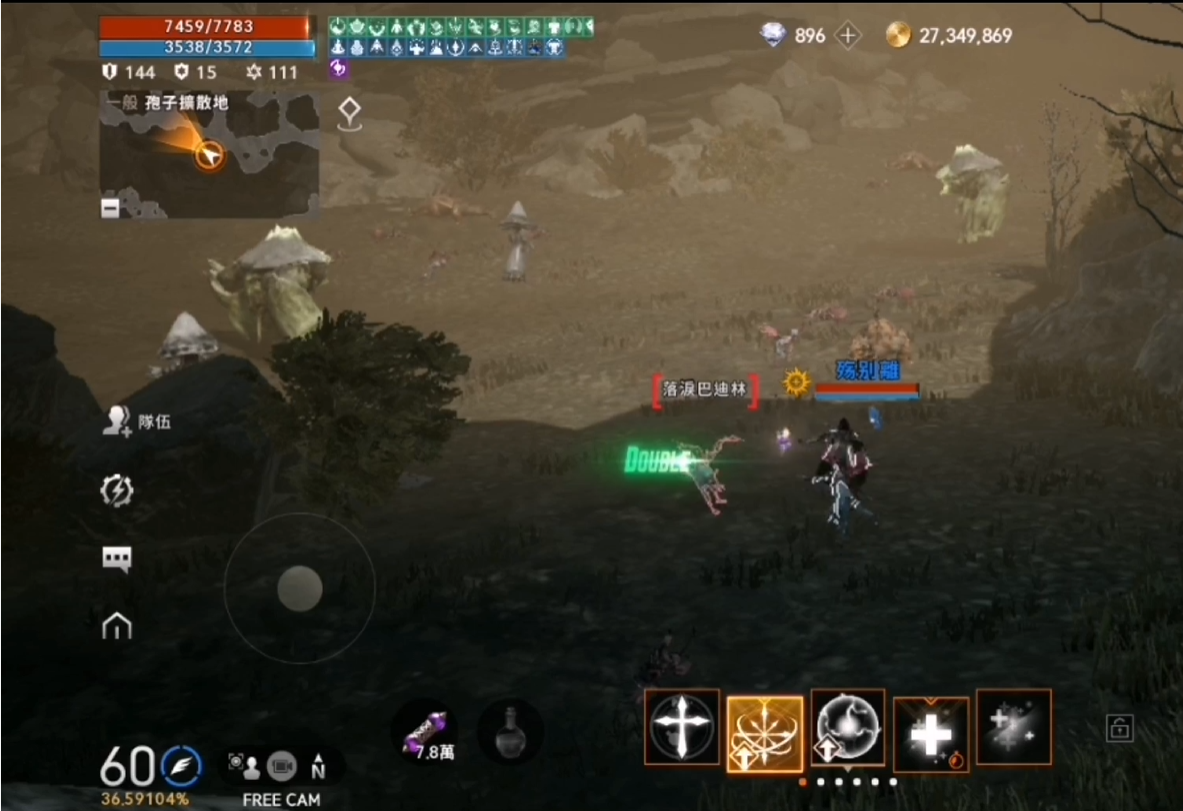1183x811 pixels.
Task: Click the north compass icon
Action: 318,766
